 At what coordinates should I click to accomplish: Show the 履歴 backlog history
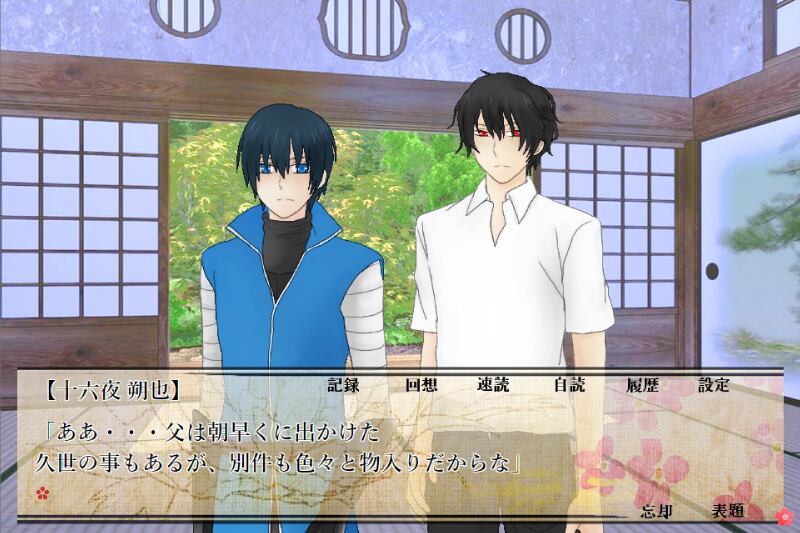click(642, 385)
